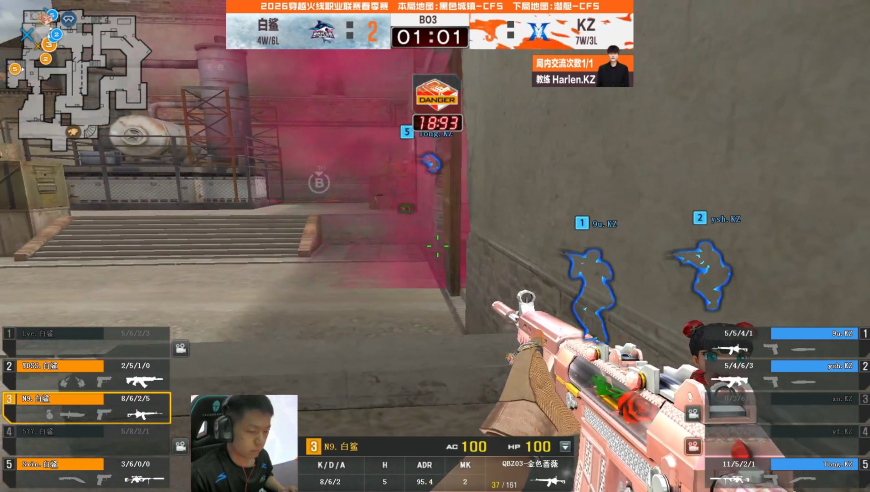
Task: Click the camera icon beside xn.KZ's row
Action: click(x=689, y=412)
